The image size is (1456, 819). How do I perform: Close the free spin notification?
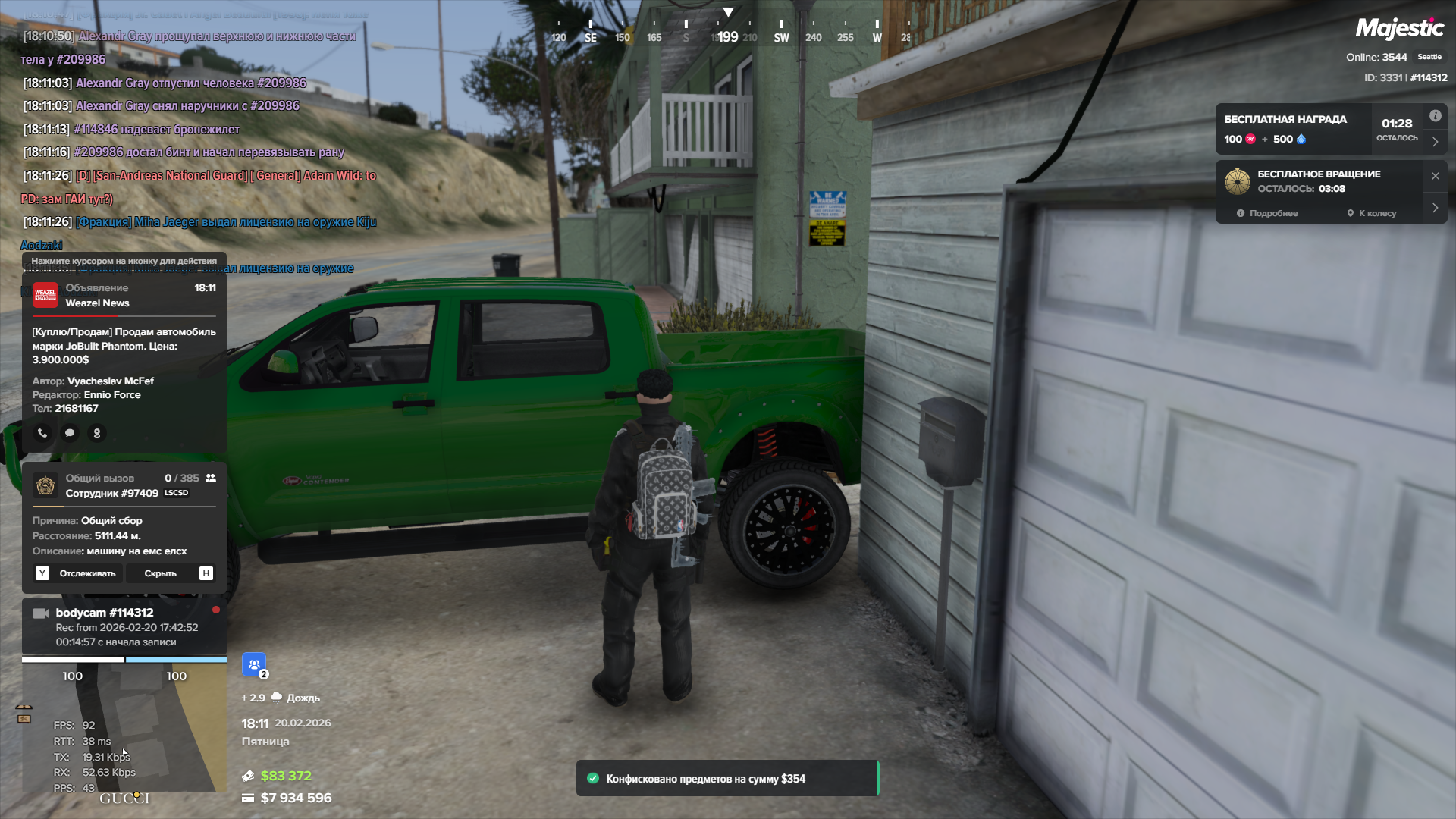[1435, 176]
